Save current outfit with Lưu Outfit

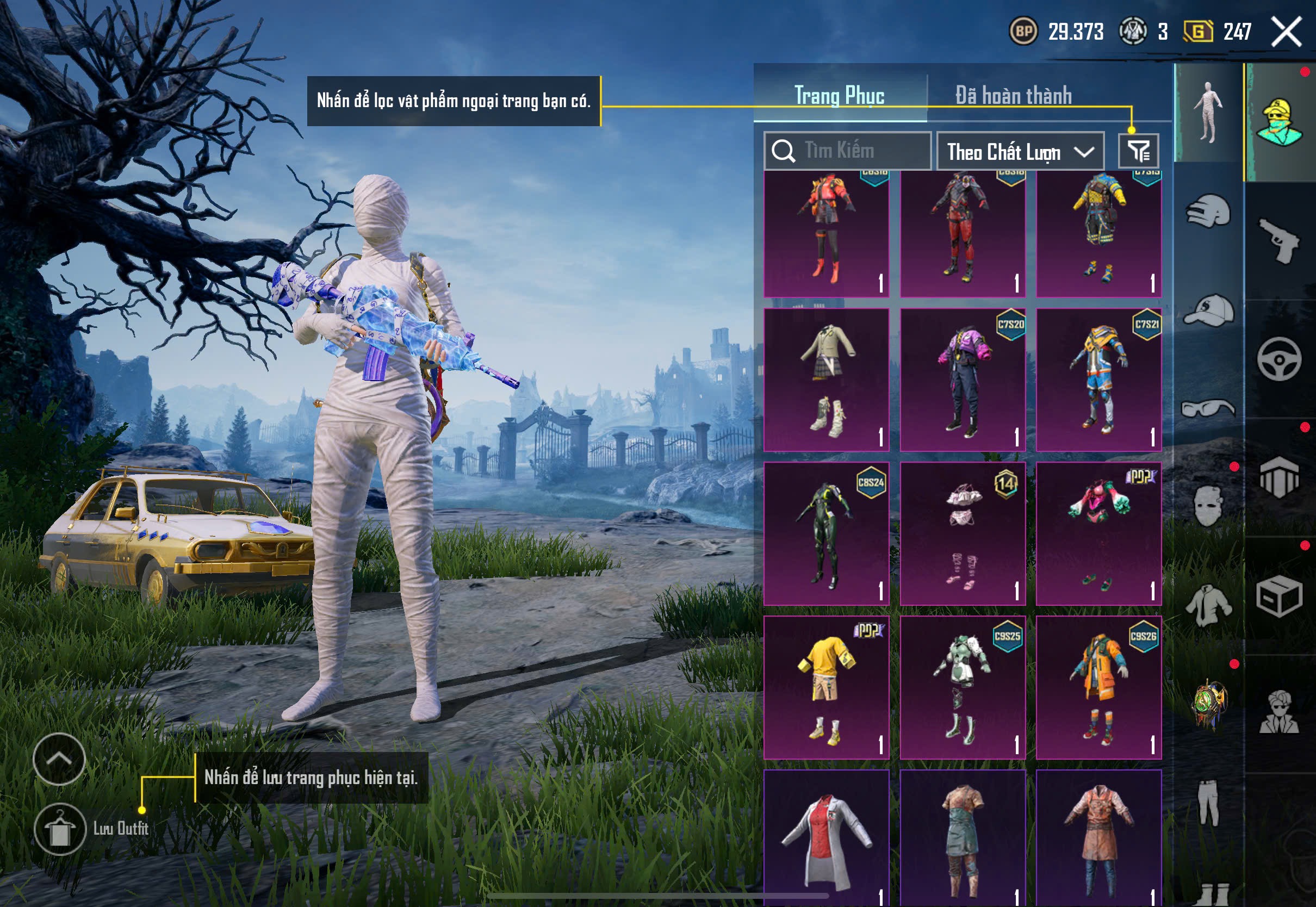(x=60, y=829)
